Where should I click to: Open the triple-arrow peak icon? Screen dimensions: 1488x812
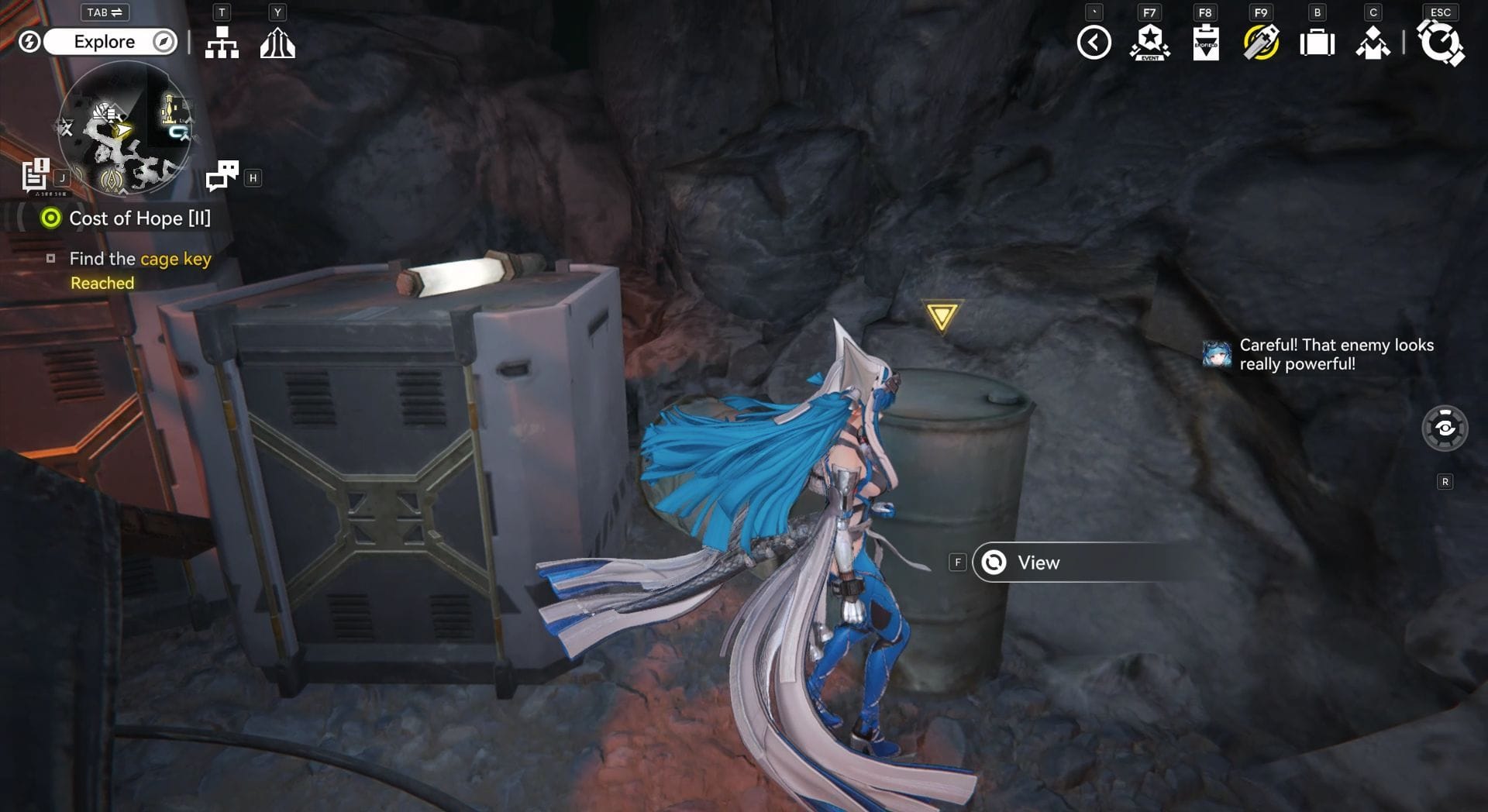[277, 43]
